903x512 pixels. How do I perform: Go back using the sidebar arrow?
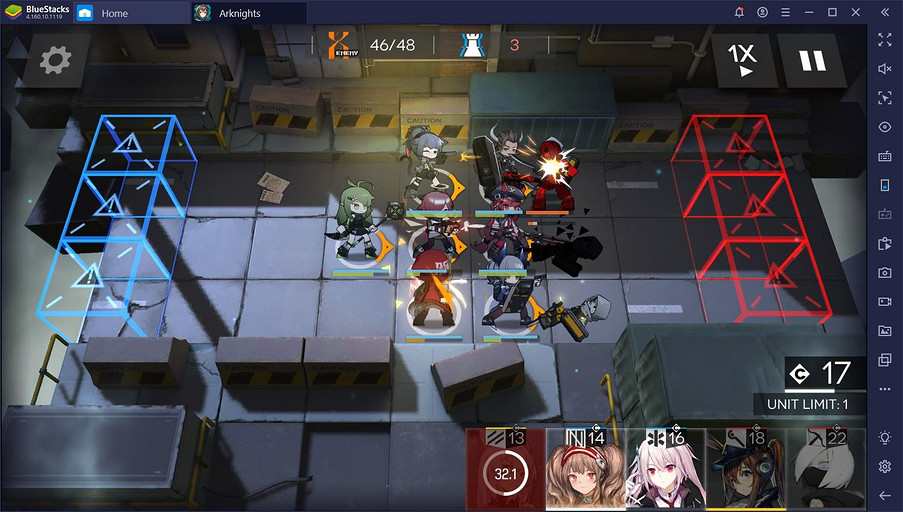(885, 495)
